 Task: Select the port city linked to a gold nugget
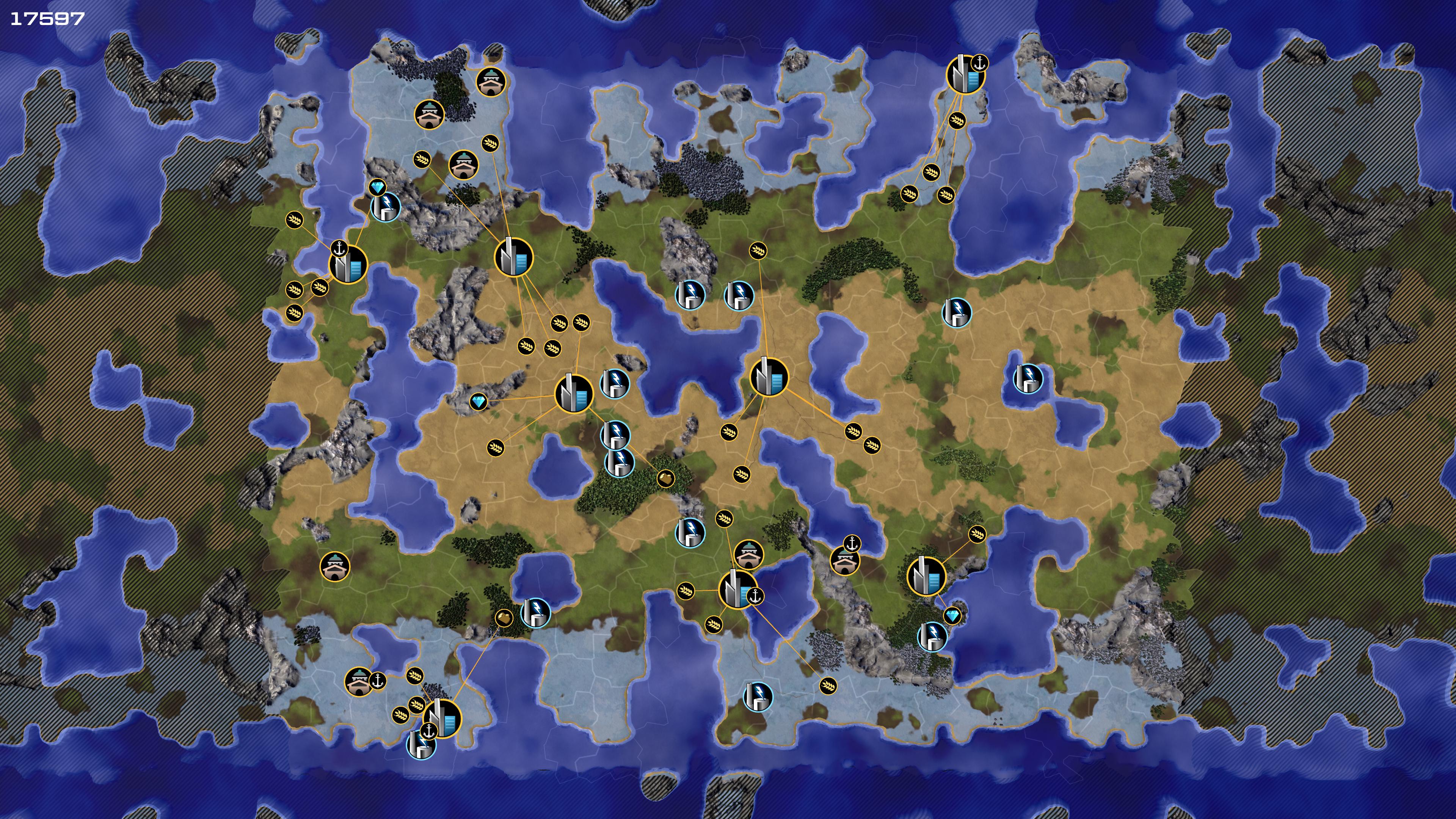click(x=442, y=719)
